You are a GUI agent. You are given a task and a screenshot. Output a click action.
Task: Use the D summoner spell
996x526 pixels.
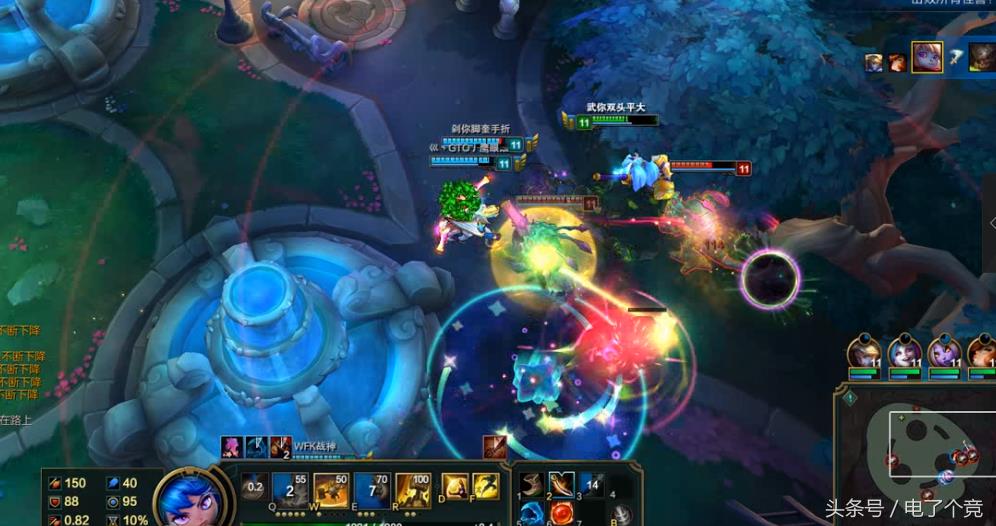455,487
